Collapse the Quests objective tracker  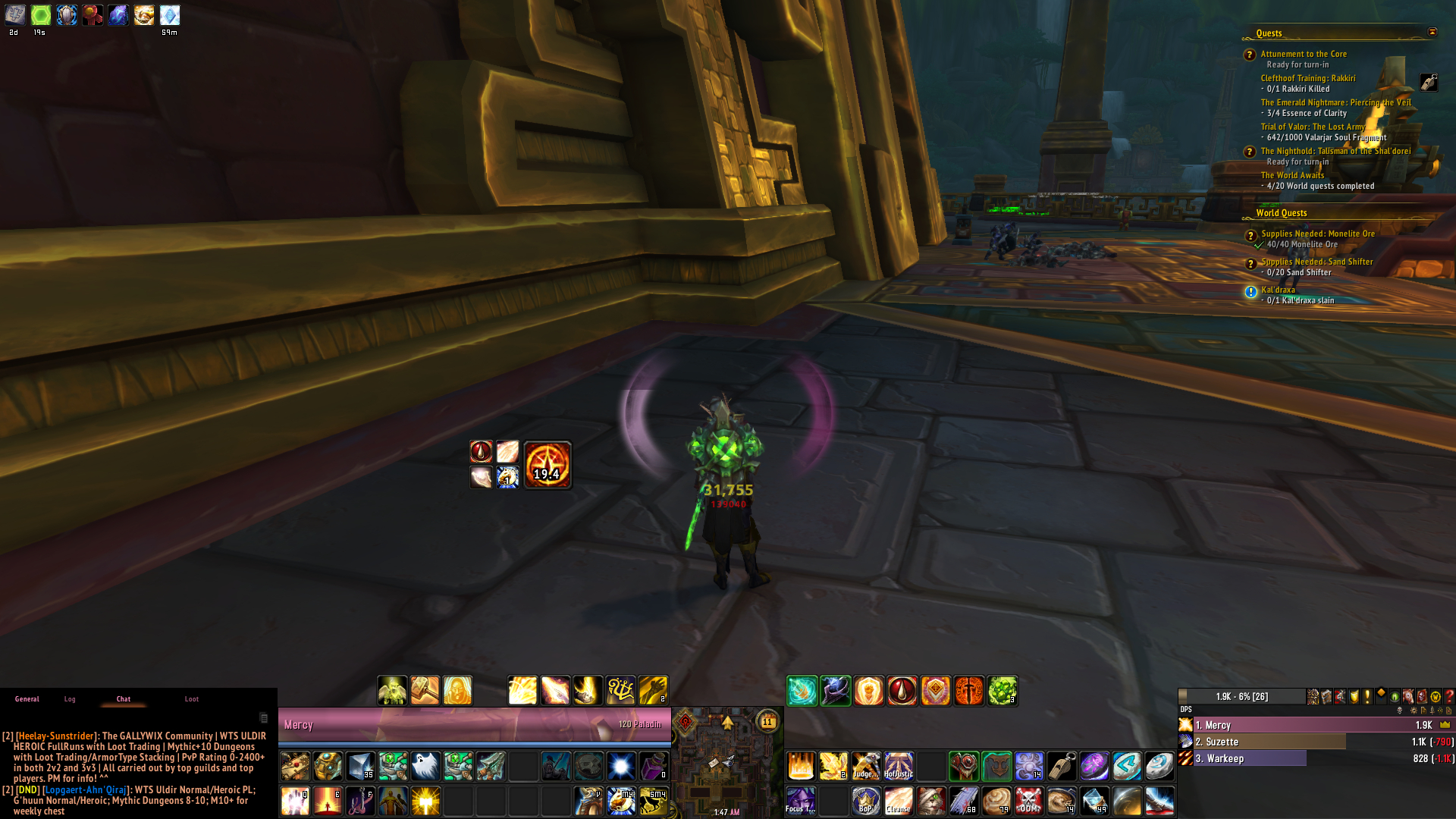click(x=1432, y=32)
